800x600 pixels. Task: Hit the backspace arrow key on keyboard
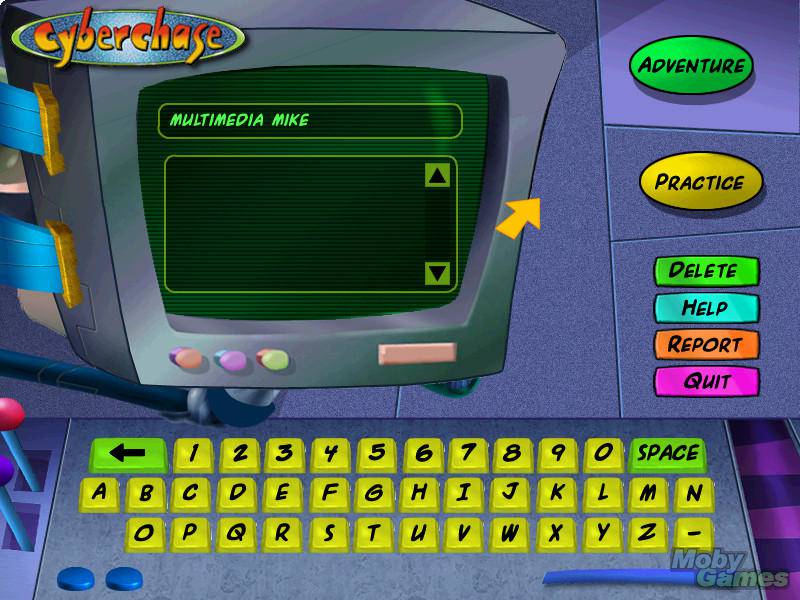(127, 453)
